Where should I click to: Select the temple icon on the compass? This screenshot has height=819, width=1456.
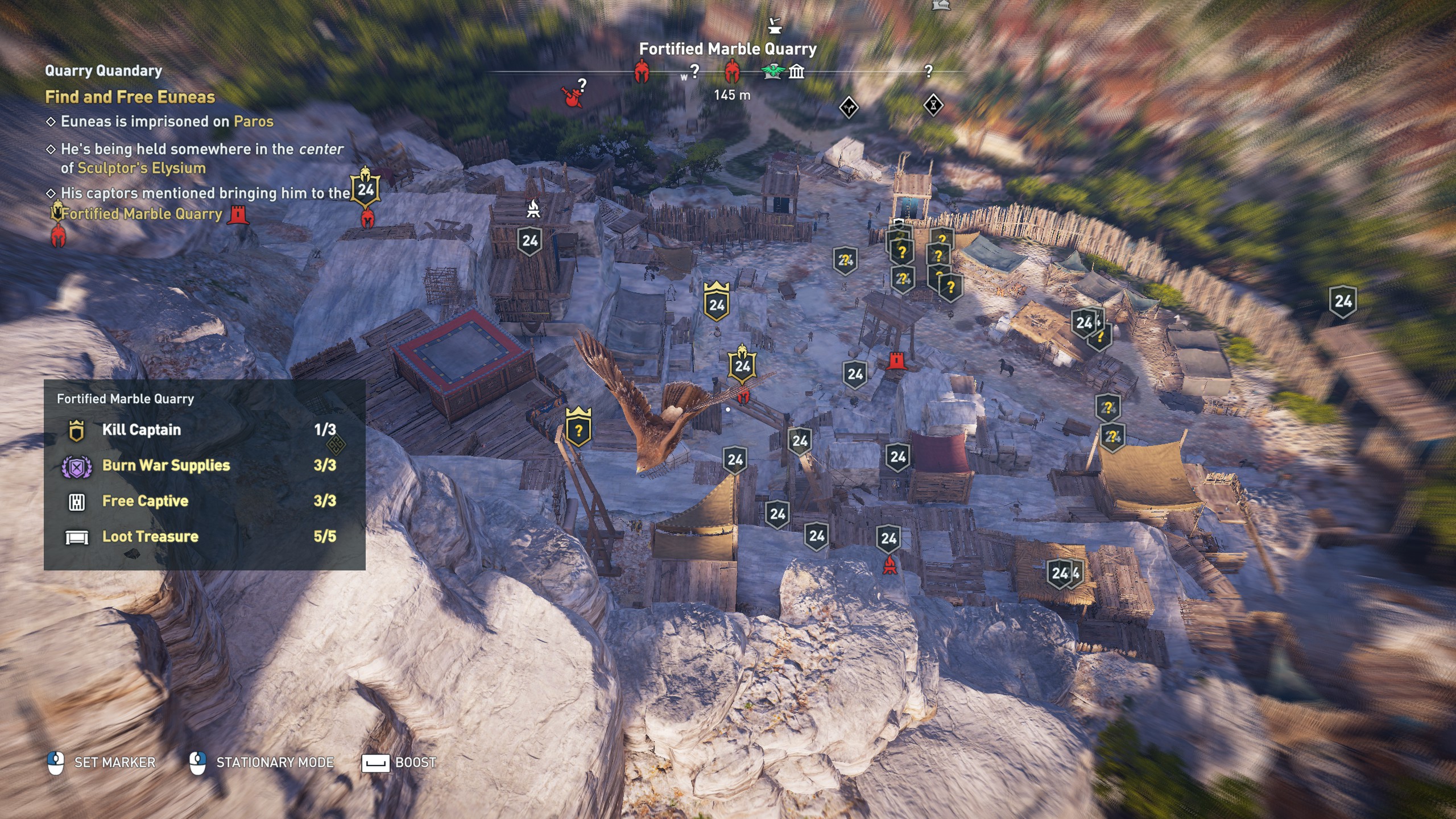[x=797, y=72]
